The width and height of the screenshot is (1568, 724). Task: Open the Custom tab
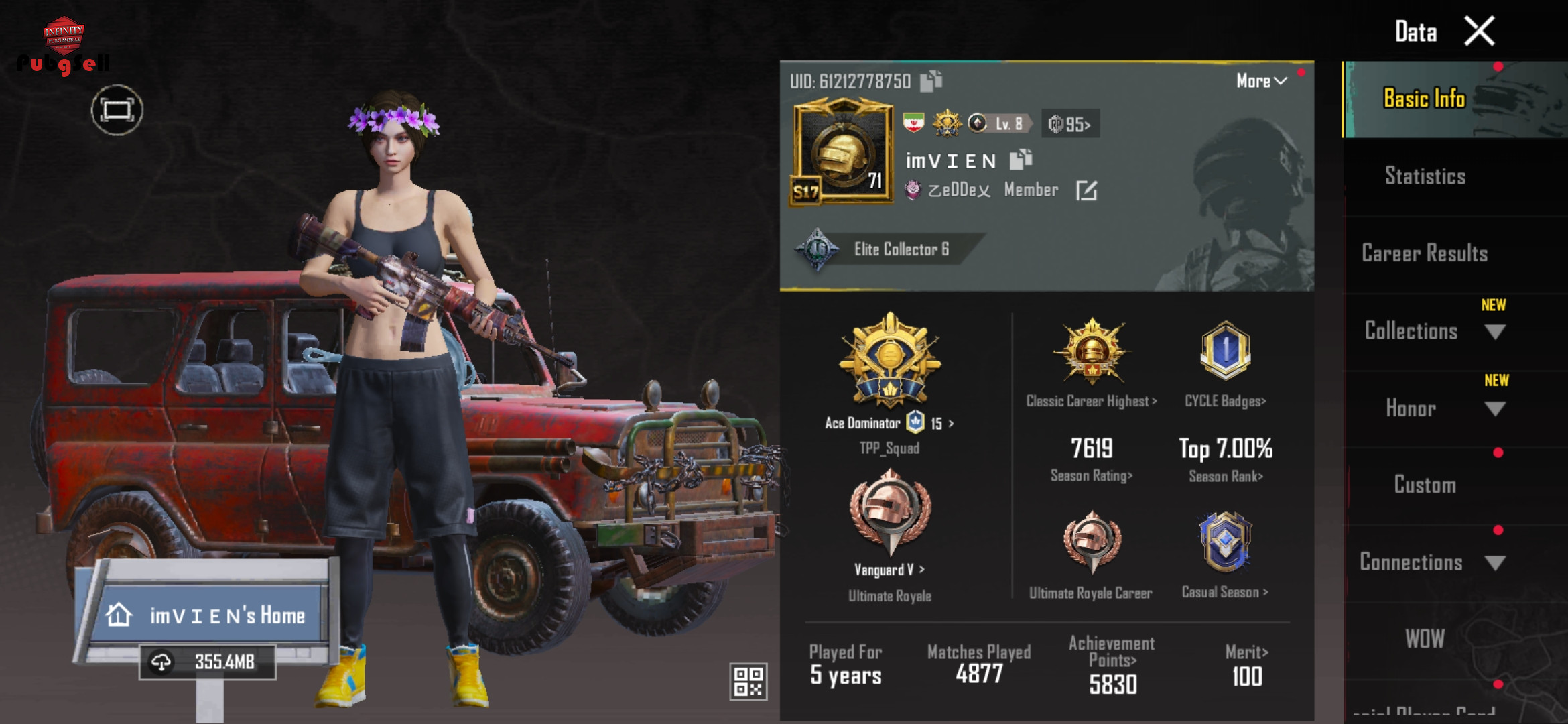coord(1425,485)
